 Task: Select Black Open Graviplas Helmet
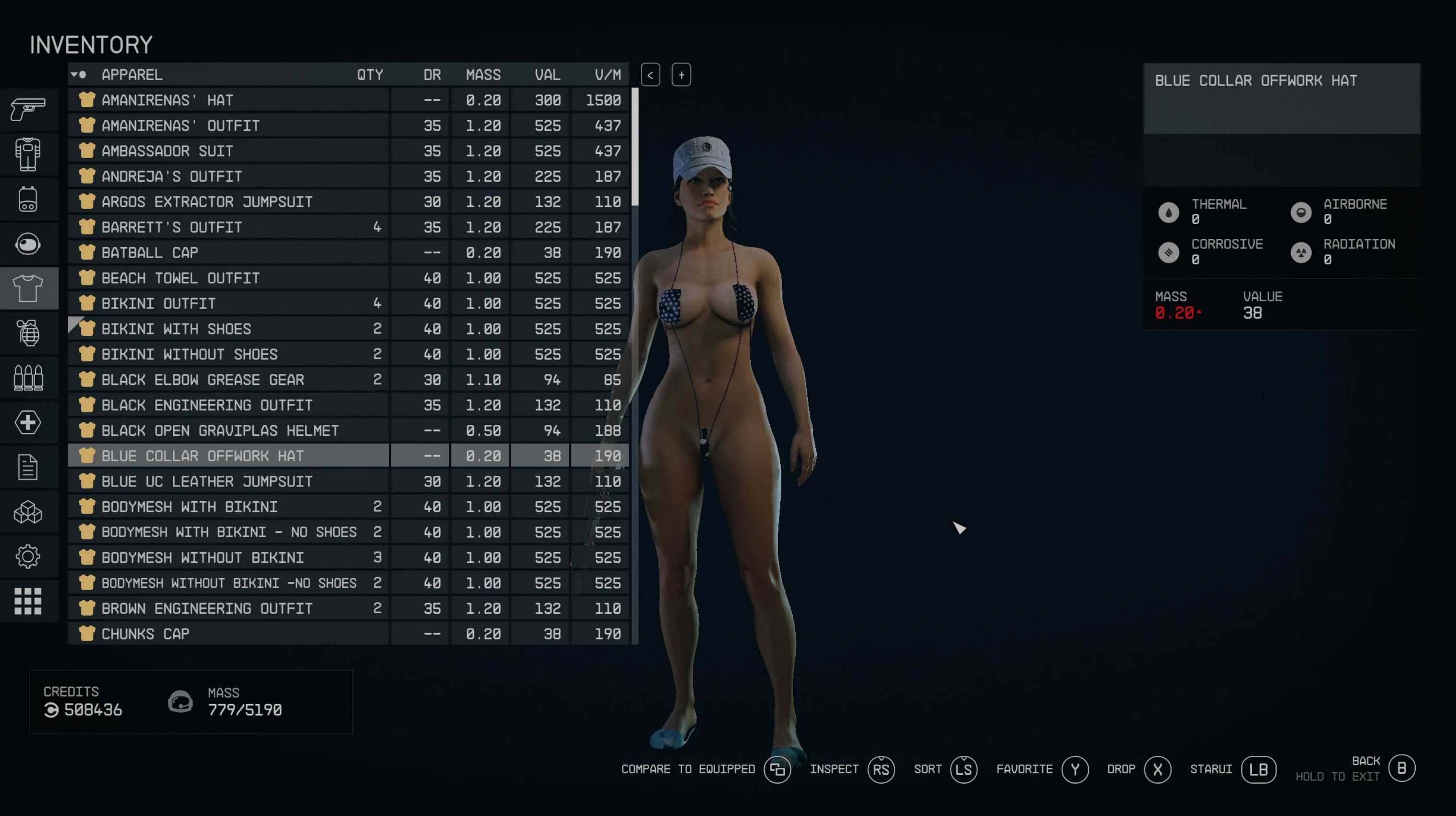coord(220,431)
